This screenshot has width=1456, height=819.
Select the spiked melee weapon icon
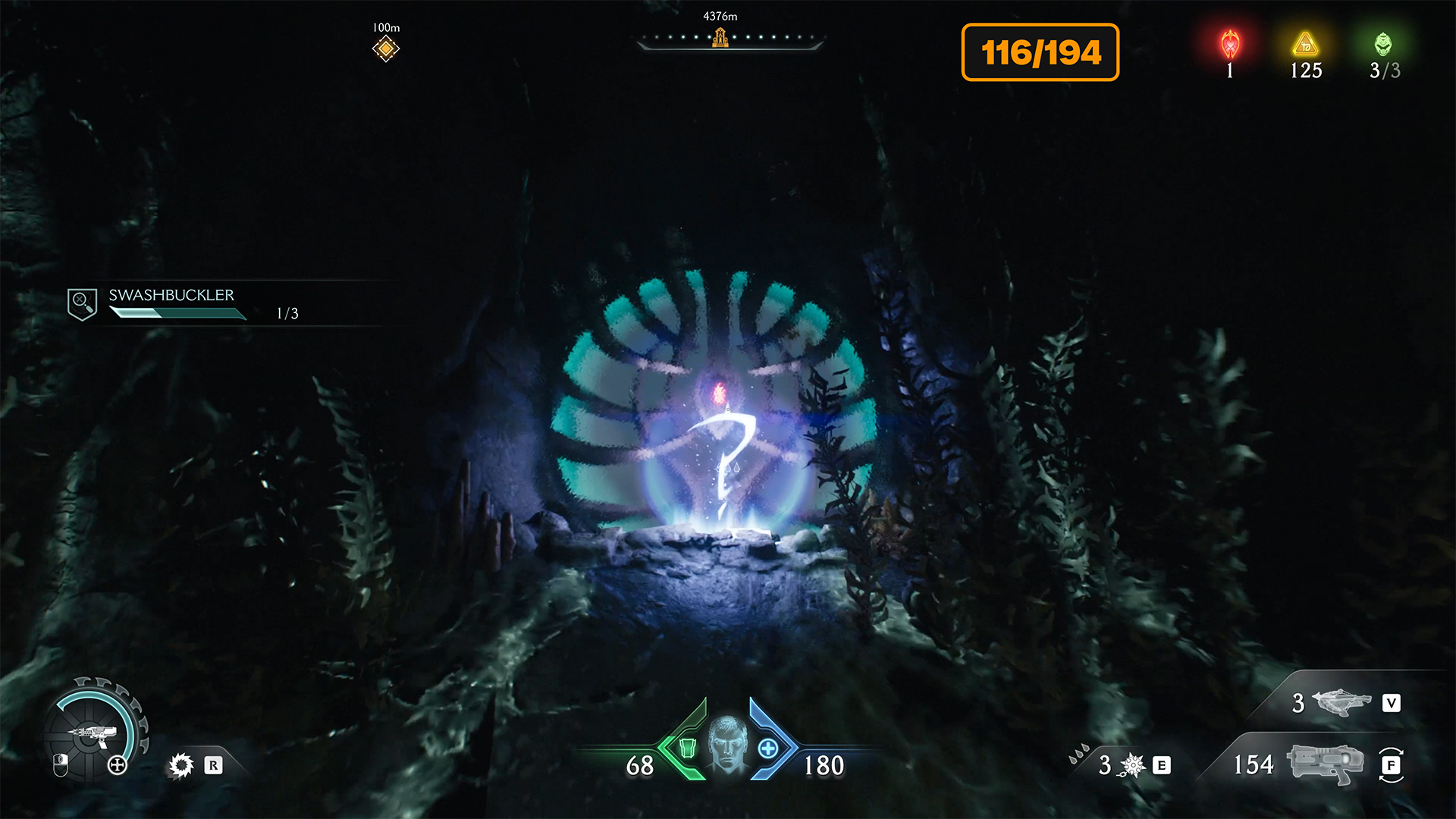click(1132, 765)
